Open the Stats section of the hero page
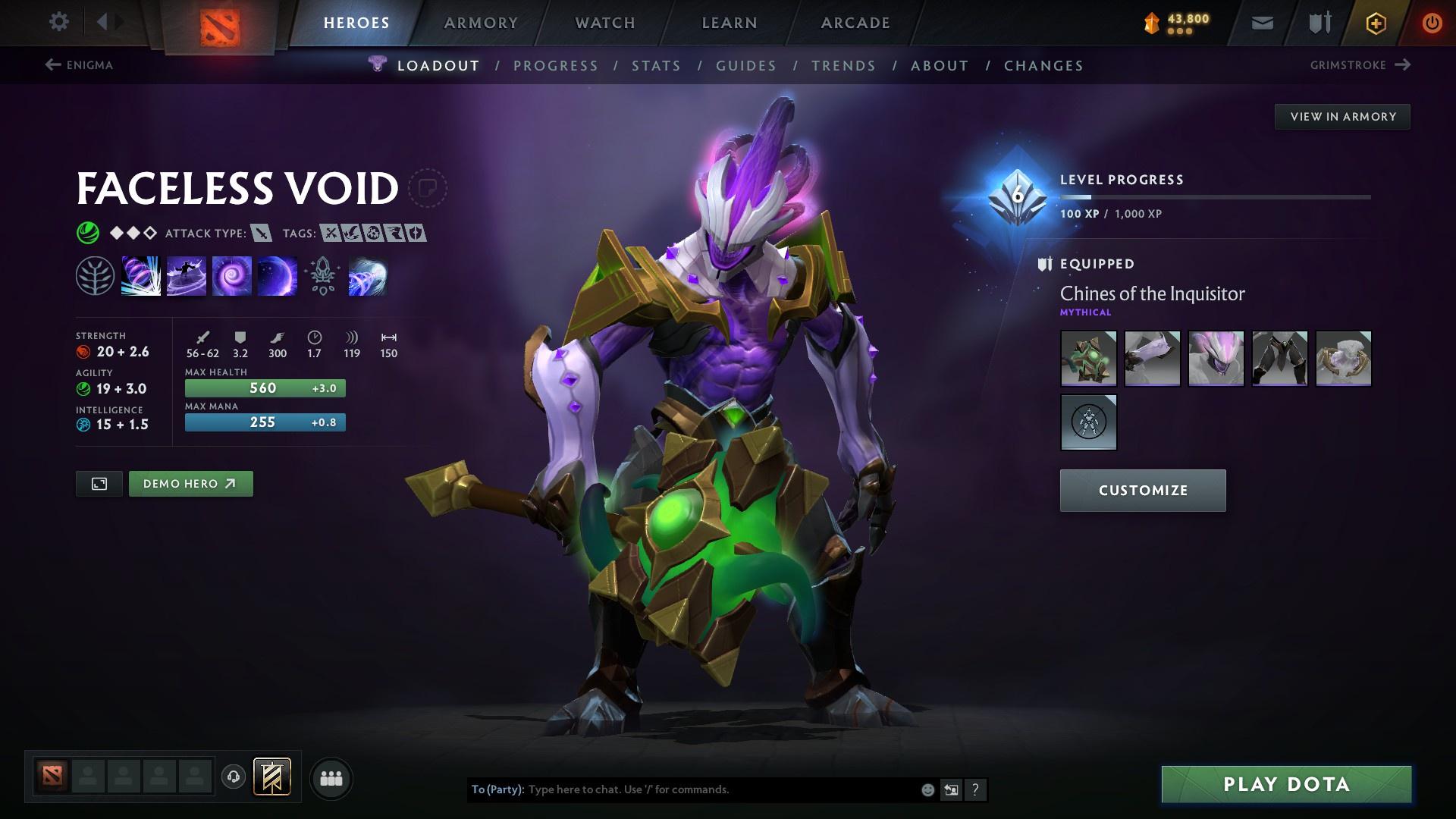The image size is (1456, 819). (657, 65)
